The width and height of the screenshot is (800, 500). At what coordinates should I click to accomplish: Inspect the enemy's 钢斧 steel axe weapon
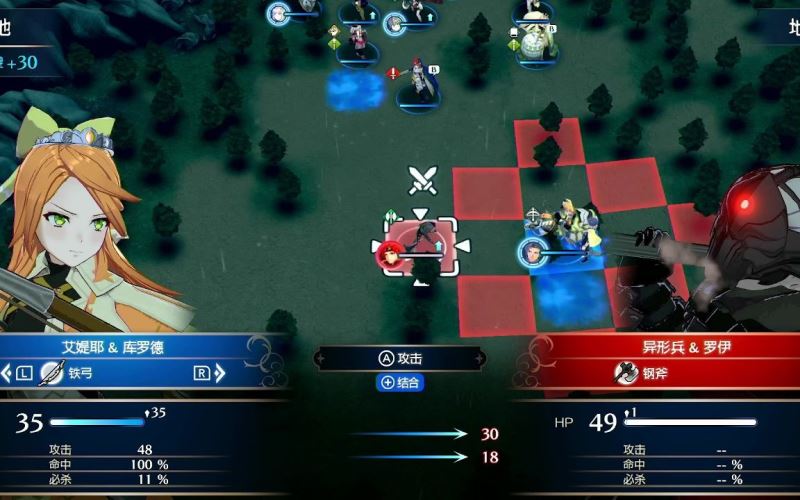[641, 374]
